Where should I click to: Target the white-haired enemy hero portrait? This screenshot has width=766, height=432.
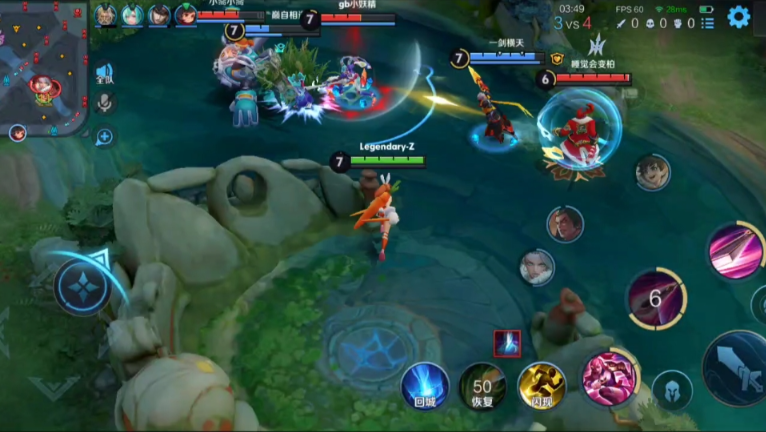coord(537,267)
